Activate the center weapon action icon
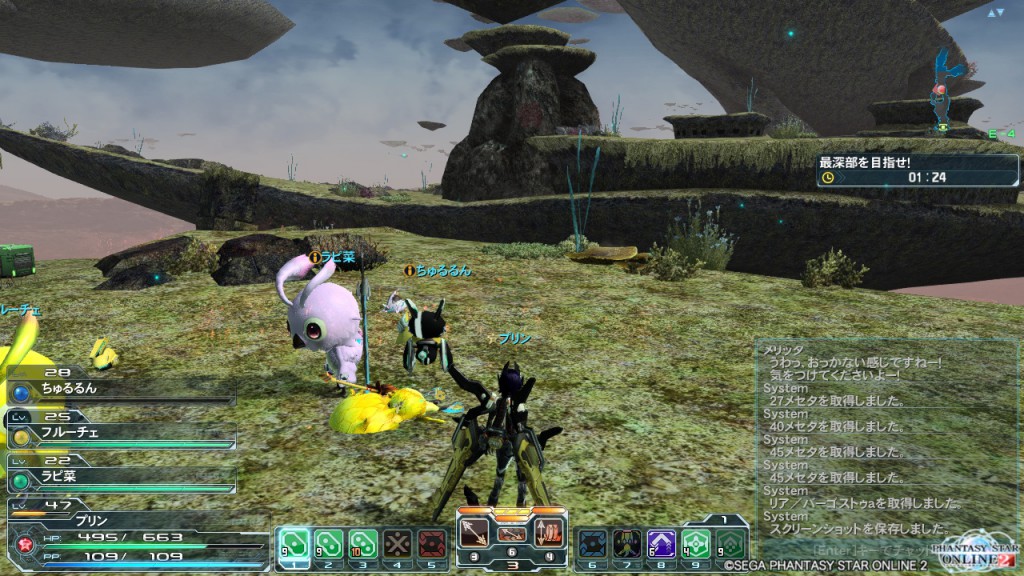 [x=511, y=533]
